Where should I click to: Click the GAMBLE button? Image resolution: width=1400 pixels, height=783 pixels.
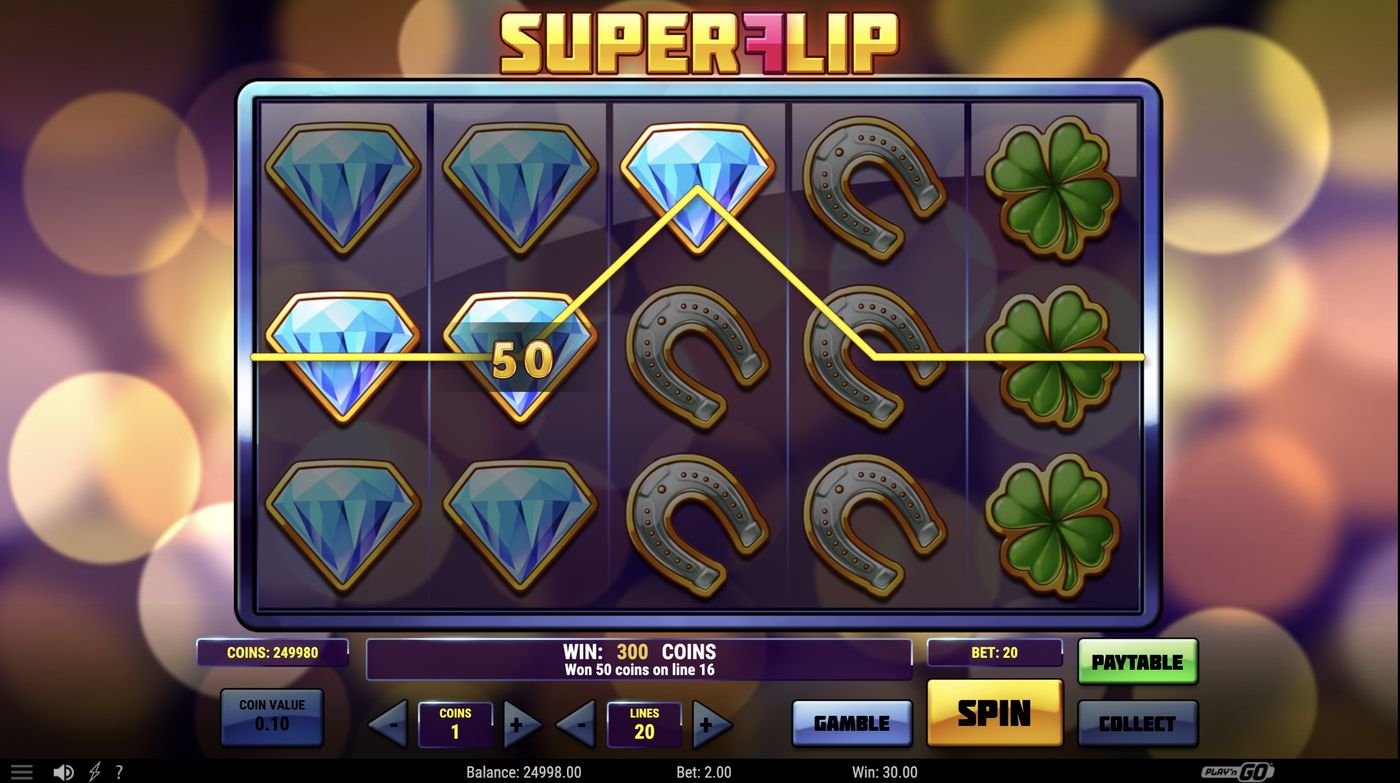852,721
